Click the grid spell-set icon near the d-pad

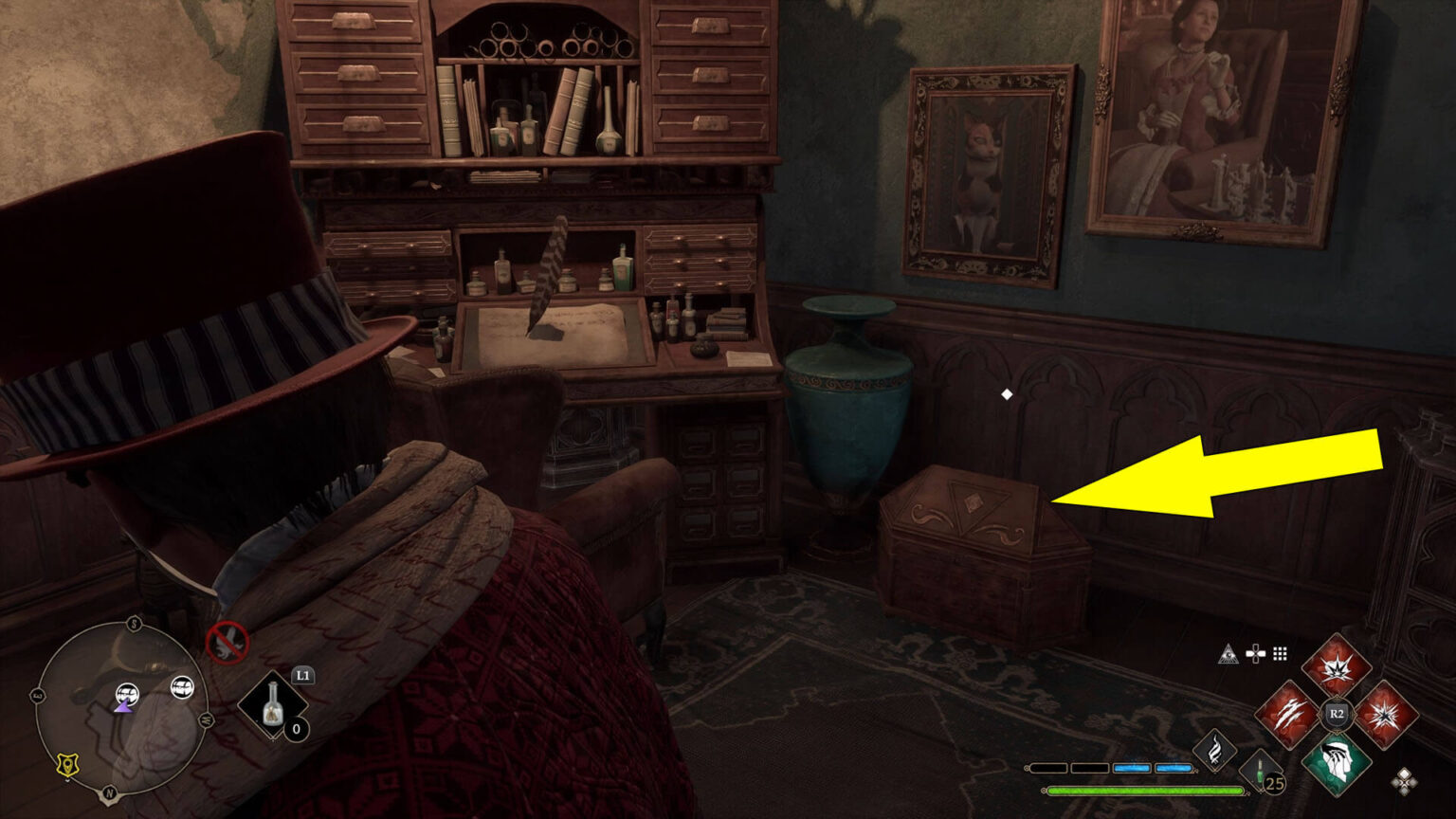(1280, 655)
